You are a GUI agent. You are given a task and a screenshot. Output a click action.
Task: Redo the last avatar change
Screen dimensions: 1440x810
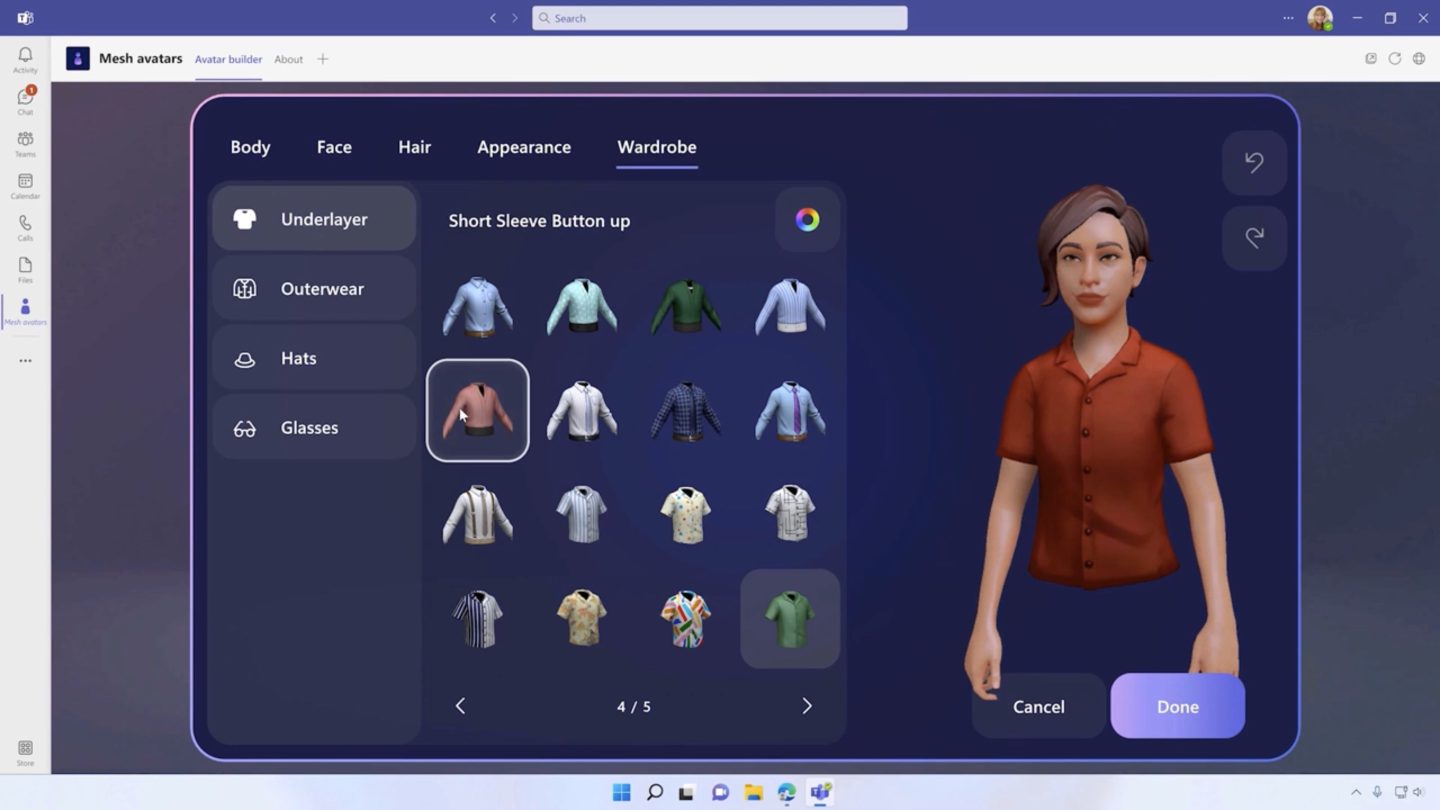(1254, 237)
